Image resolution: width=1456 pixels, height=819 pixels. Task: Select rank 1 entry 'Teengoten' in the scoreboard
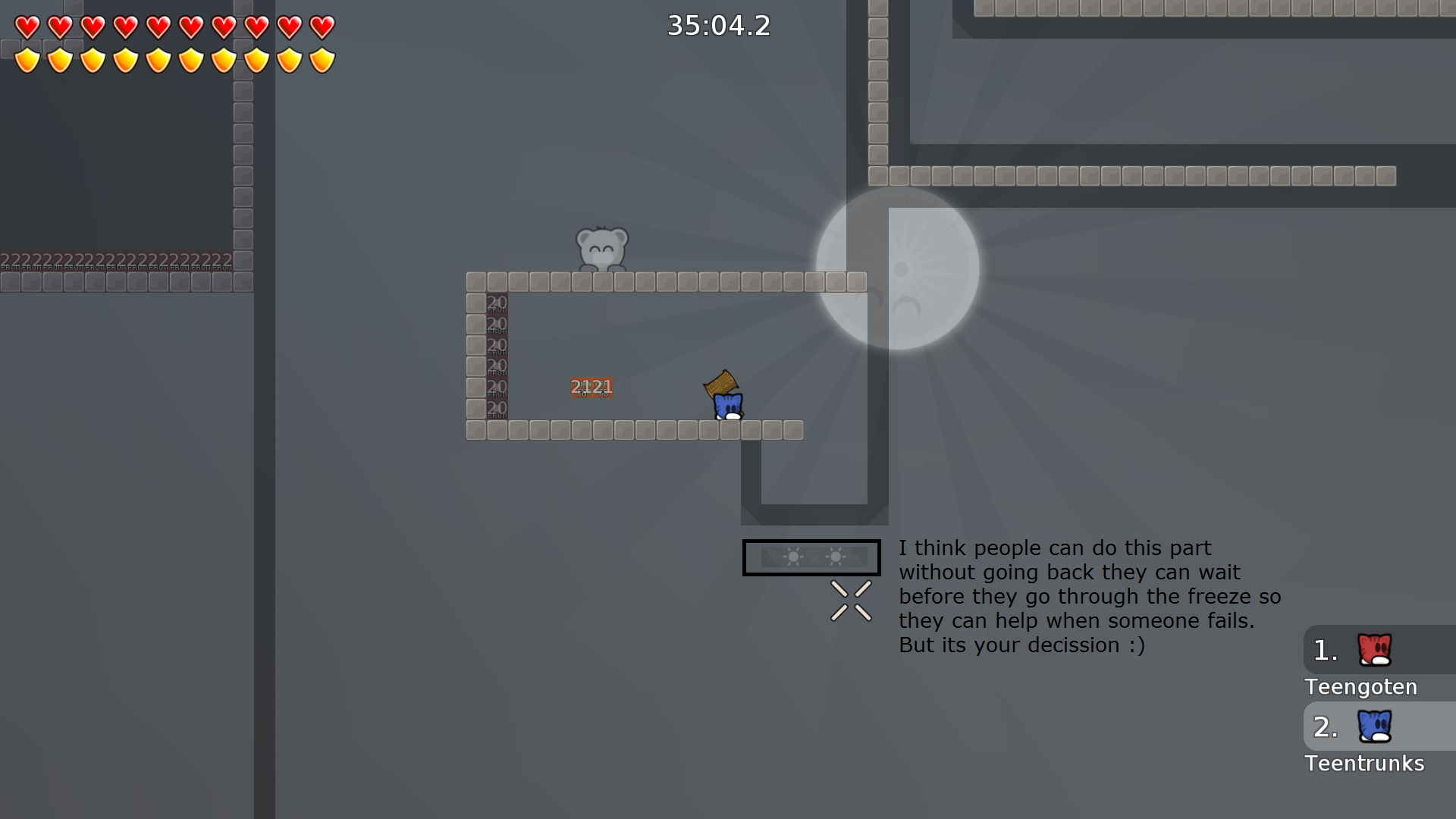pos(1360,686)
